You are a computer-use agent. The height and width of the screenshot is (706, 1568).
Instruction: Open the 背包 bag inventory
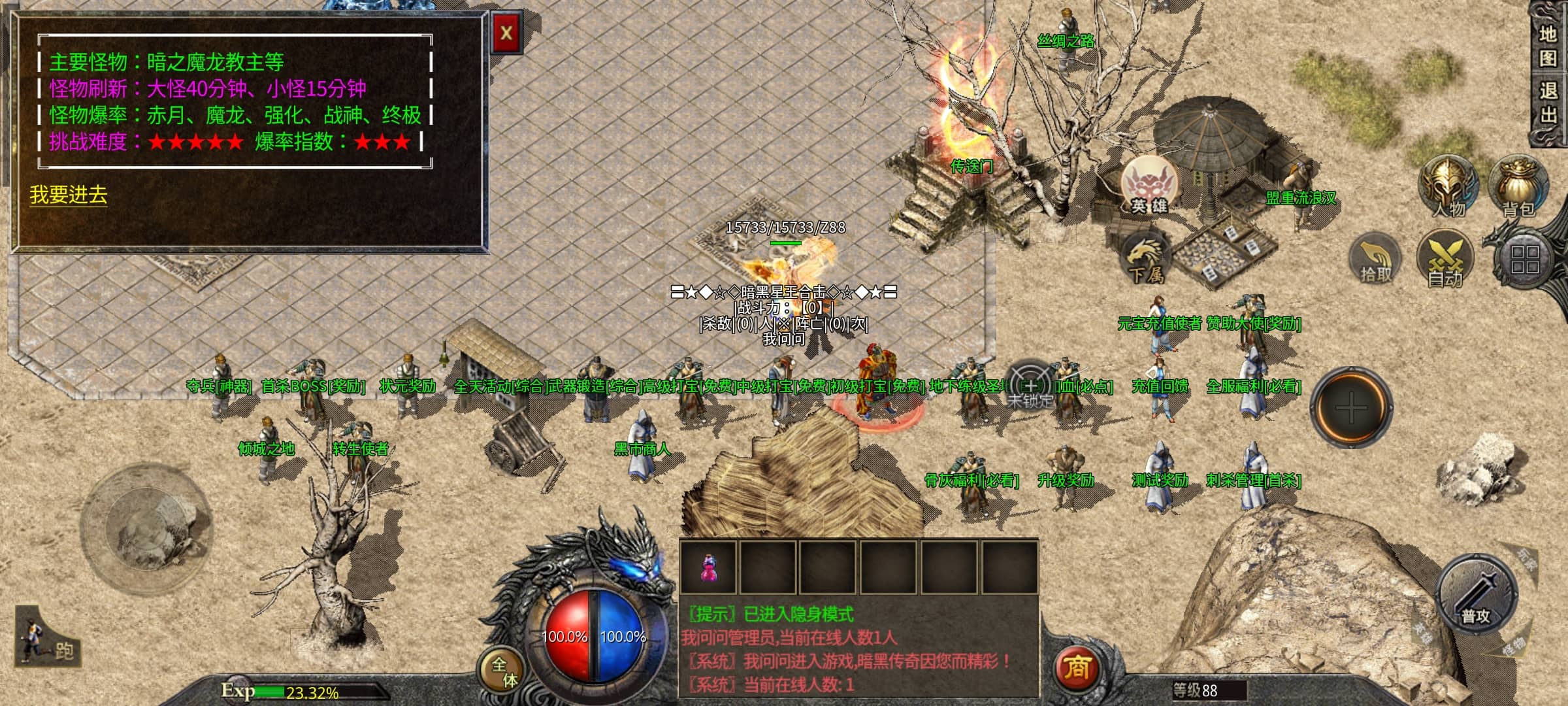pyautogui.click(x=1518, y=186)
